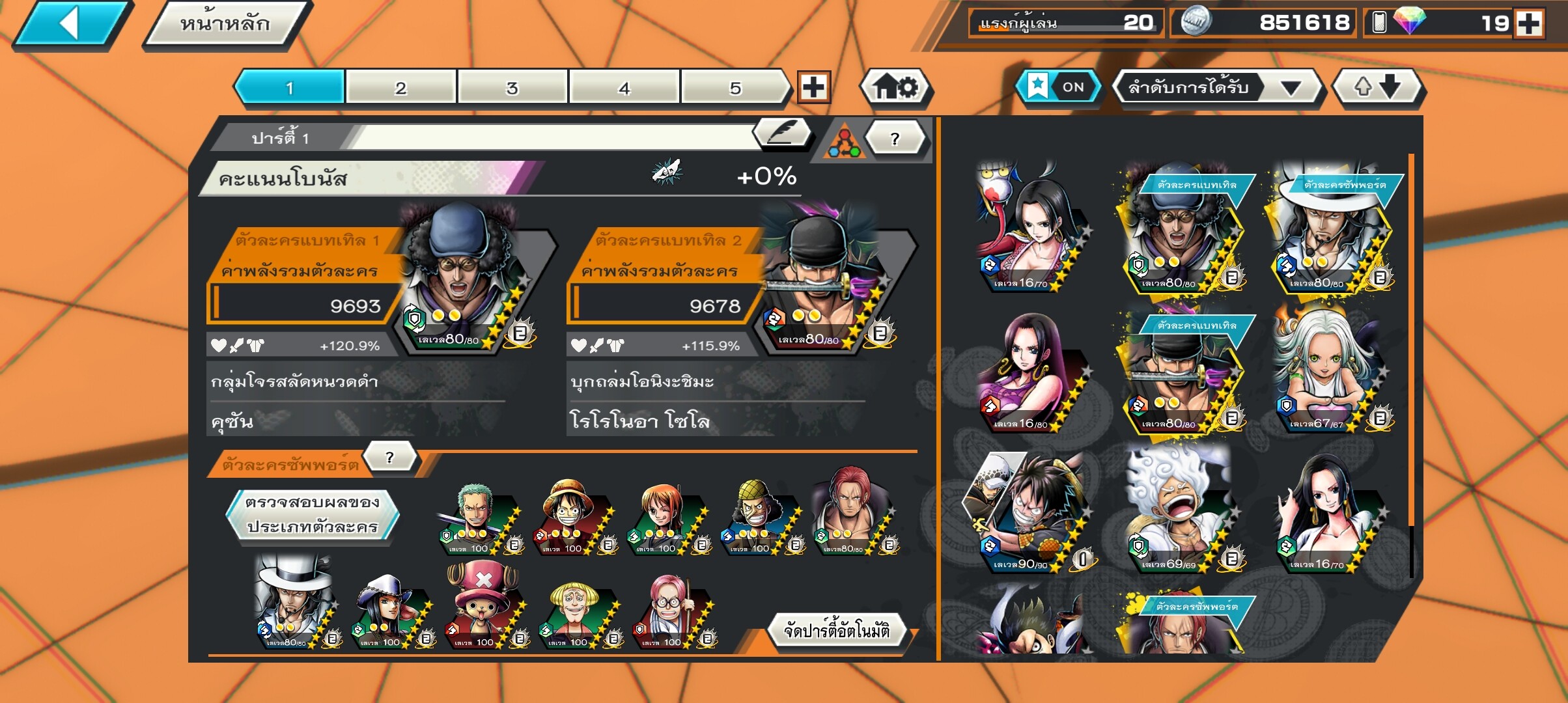This screenshot has height=703, width=1568.
Task: Tap the จัดปาร์ตี้อัตโนมัติ auto-party button
Action: [x=836, y=630]
